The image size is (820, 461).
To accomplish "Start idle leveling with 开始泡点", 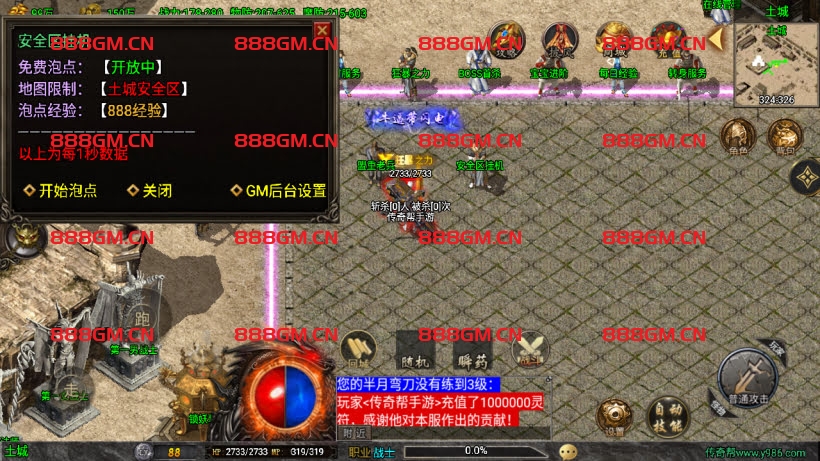I will click(x=62, y=191).
